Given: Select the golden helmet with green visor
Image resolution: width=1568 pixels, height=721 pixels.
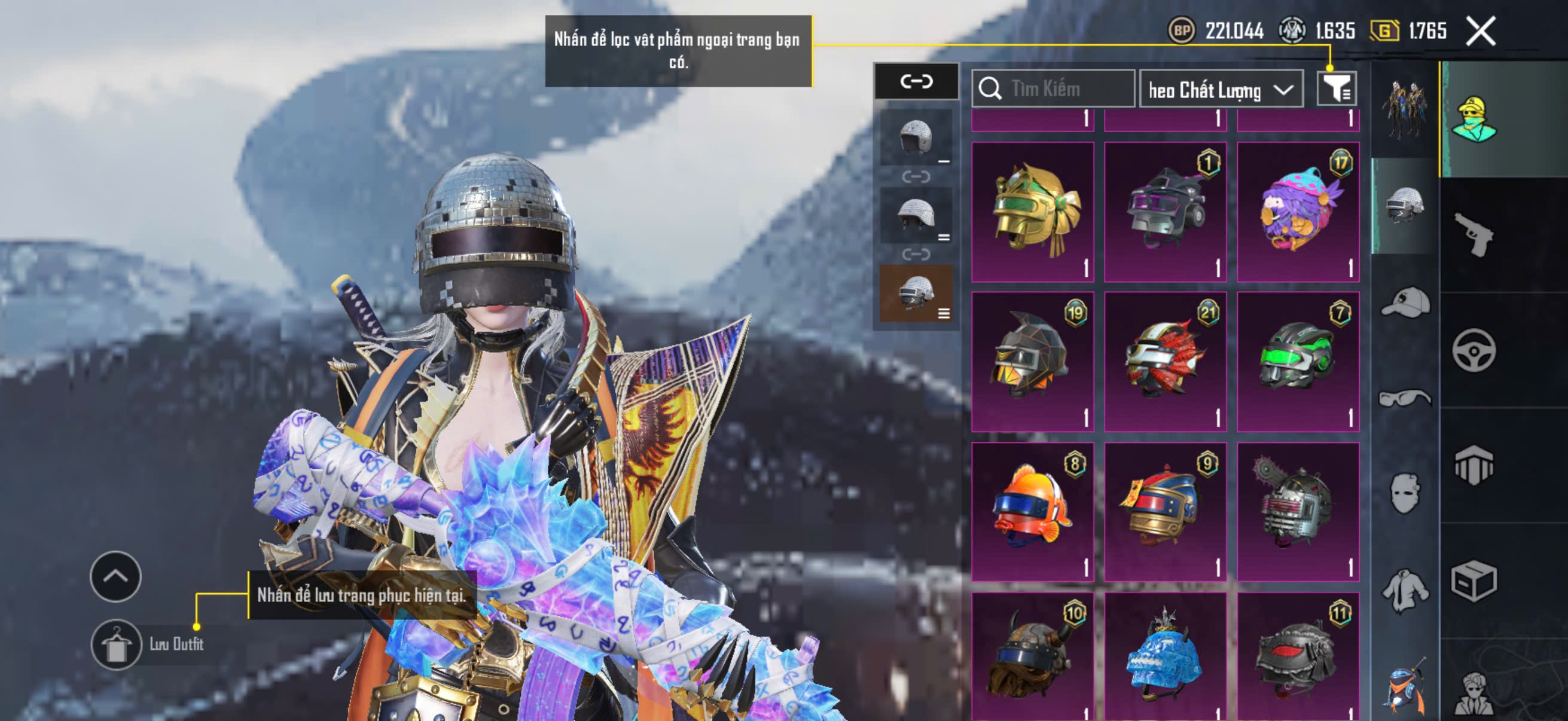Looking at the screenshot, I should point(1032,212).
